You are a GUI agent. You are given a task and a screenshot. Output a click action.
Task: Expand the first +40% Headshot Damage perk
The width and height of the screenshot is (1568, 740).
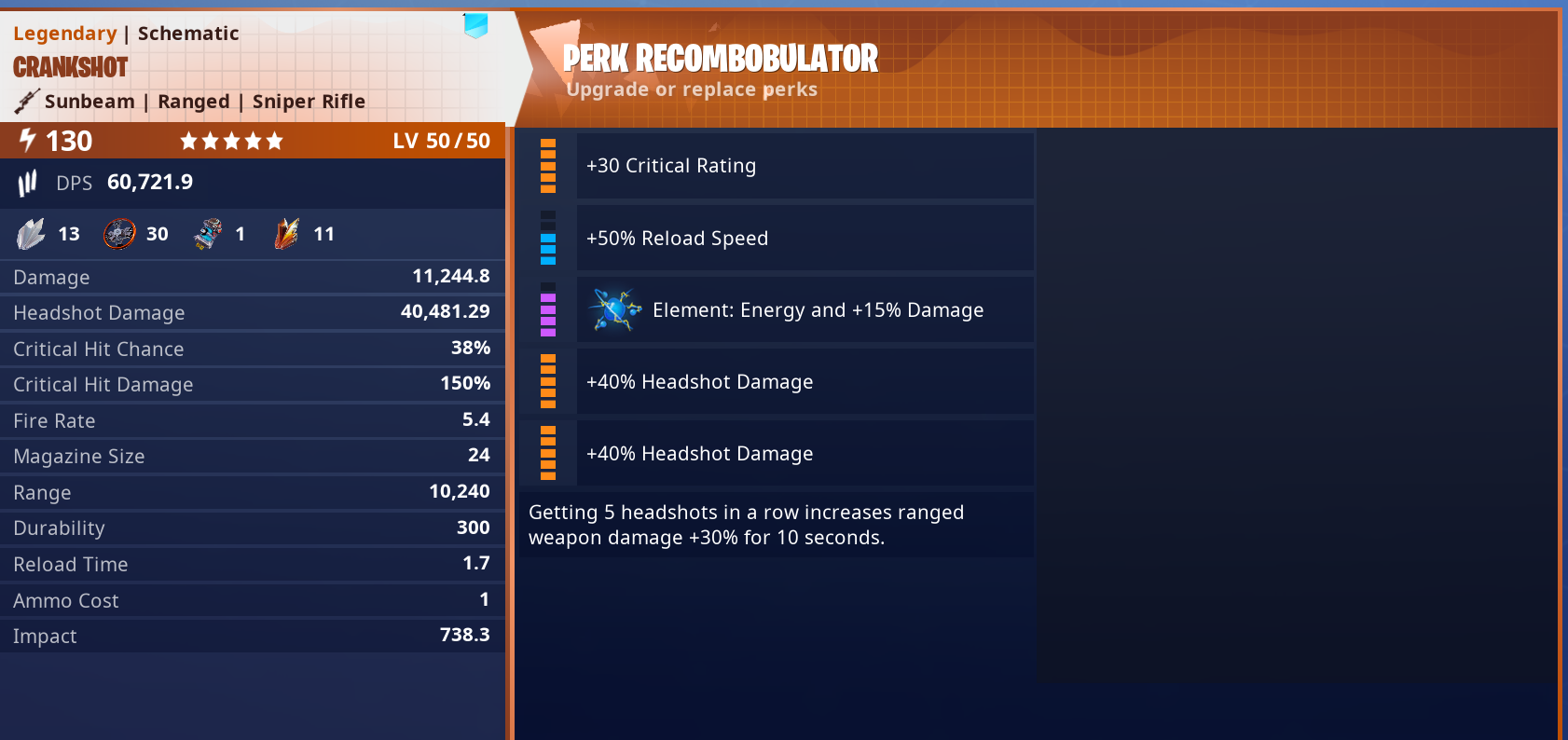pyautogui.click(x=805, y=381)
